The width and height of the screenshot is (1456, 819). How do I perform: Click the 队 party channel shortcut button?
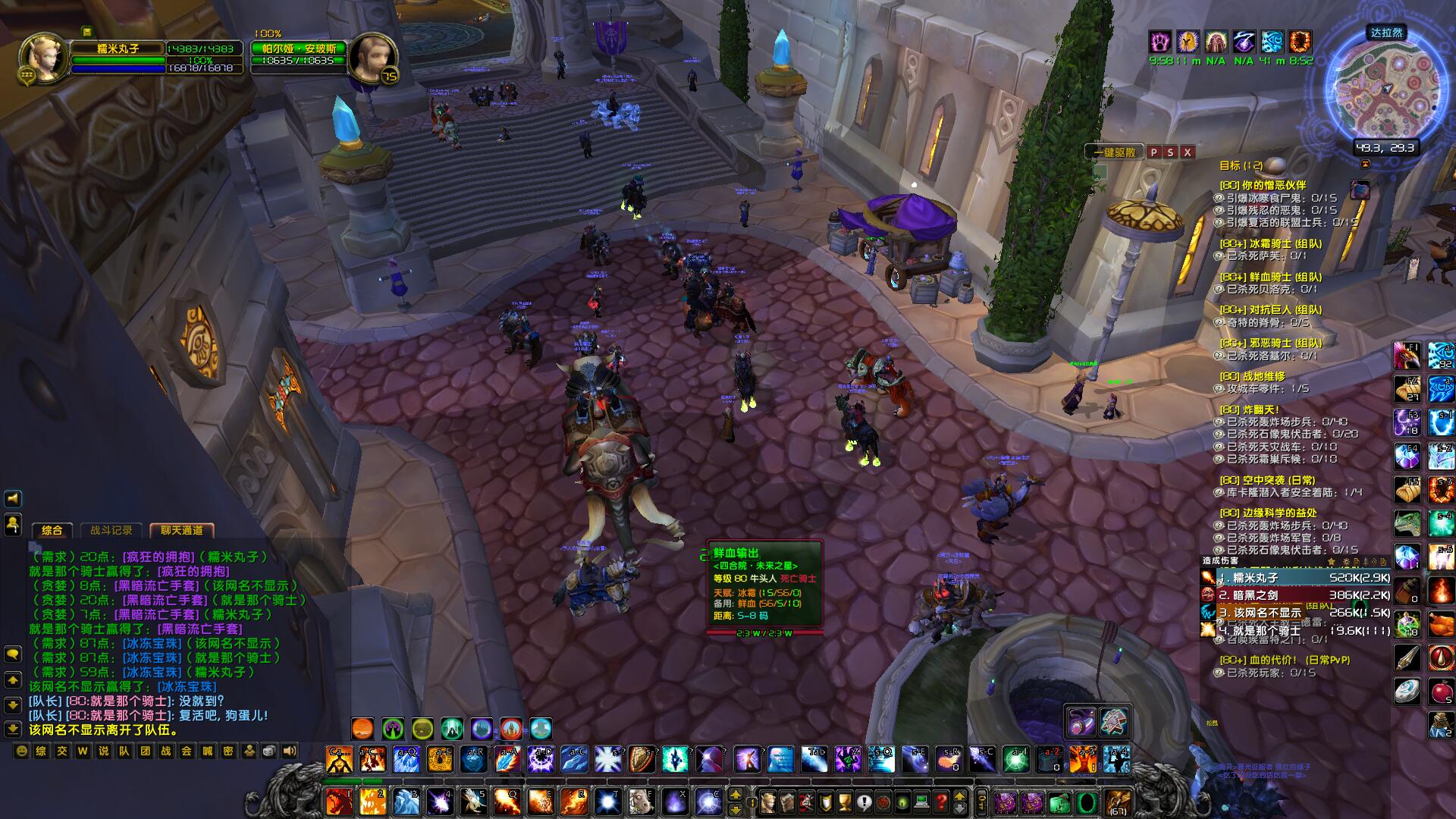click(124, 751)
